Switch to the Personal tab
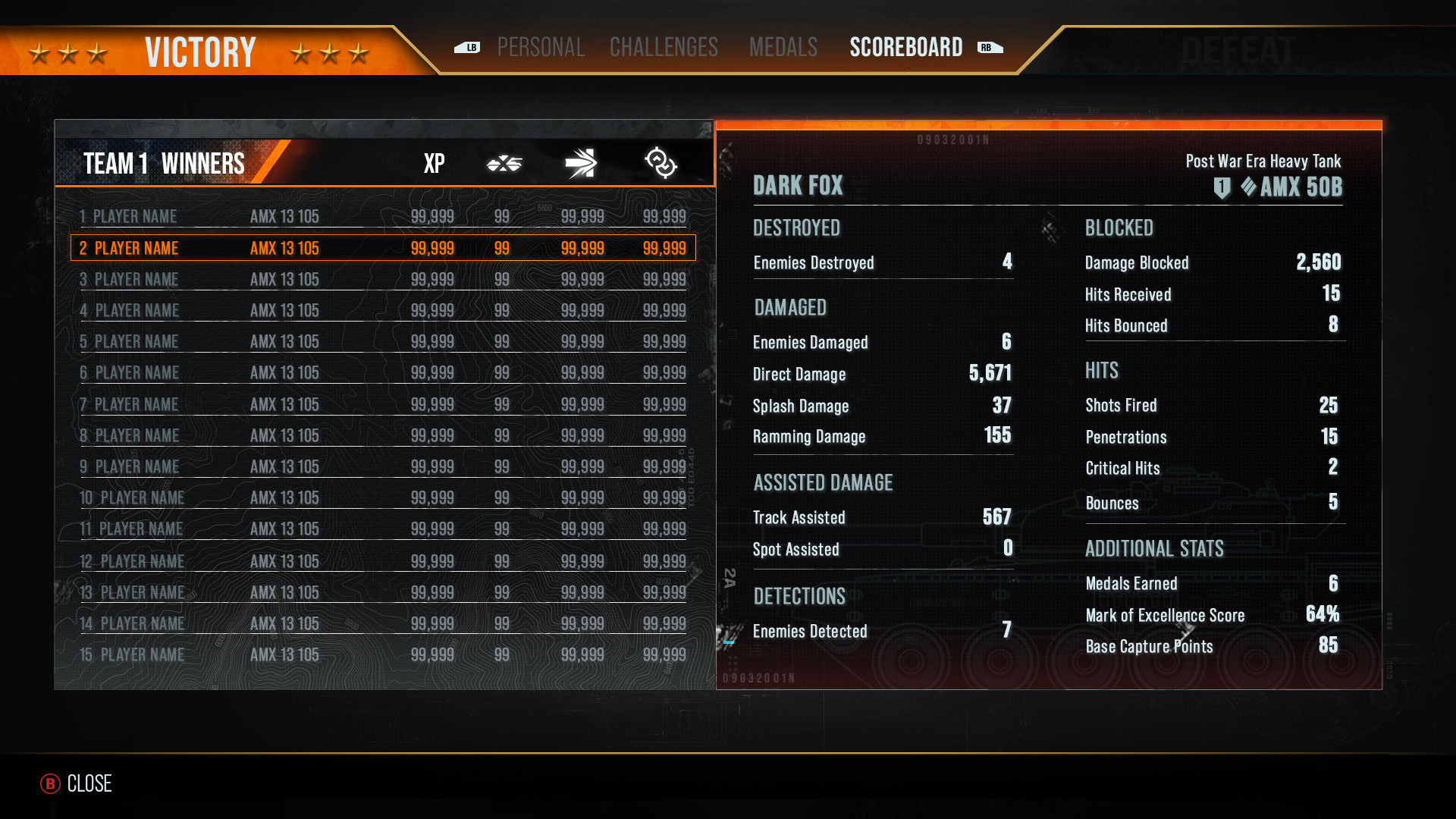1456x819 pixels. coord(541,48)
